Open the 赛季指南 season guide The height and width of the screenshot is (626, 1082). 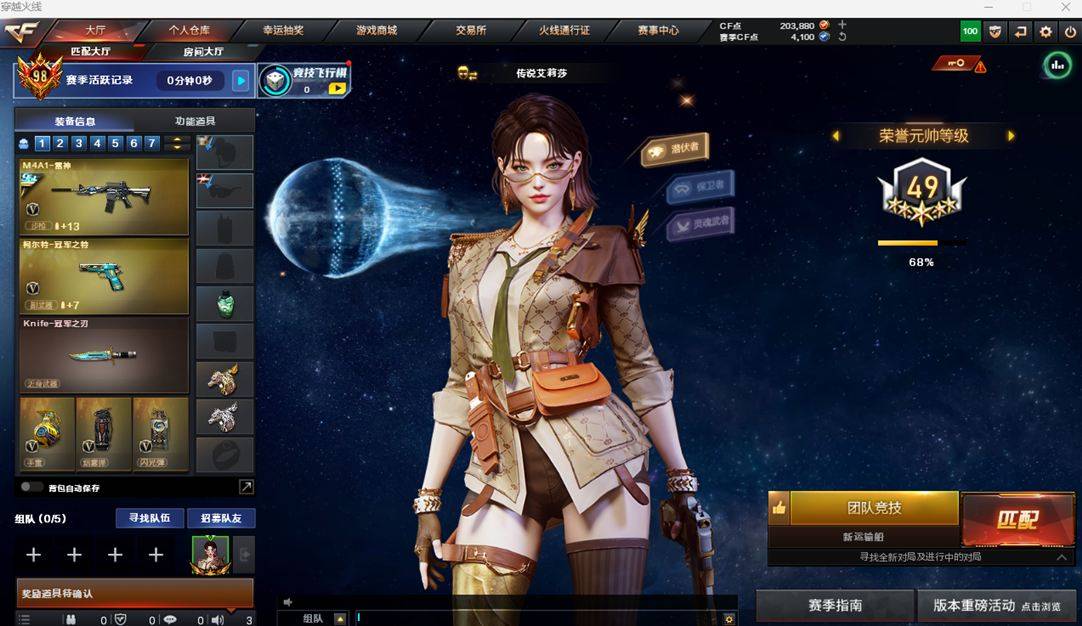835,606
